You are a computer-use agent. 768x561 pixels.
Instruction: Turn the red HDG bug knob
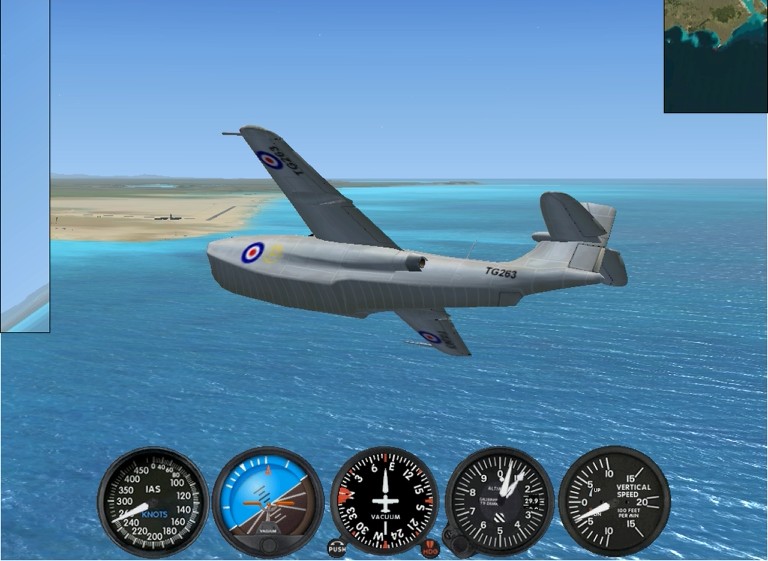[x=430, y=548]
